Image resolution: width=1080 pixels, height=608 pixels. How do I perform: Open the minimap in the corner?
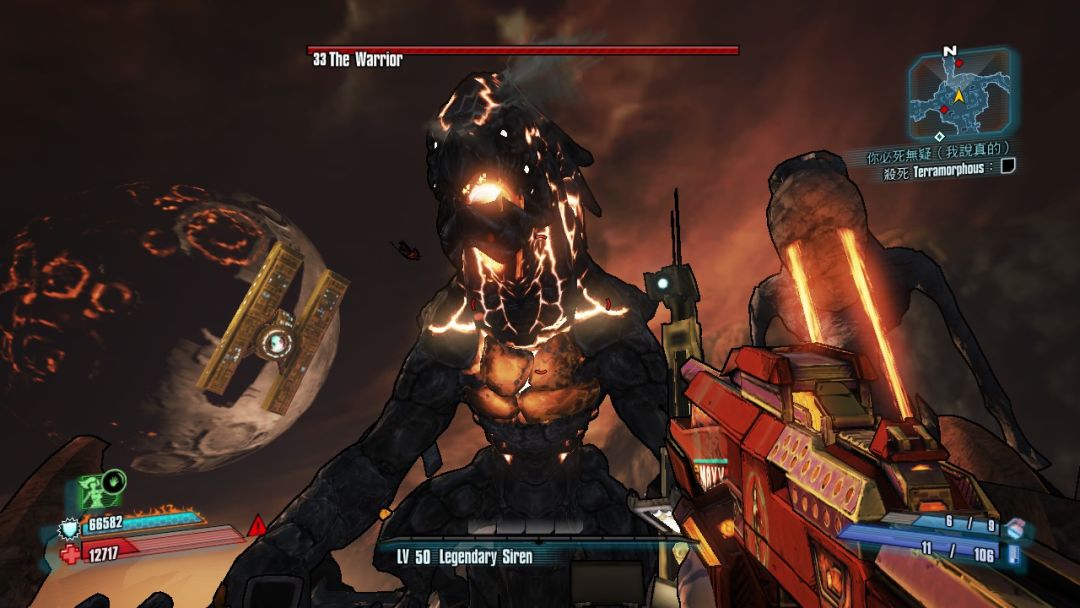(x=958, y=93)
